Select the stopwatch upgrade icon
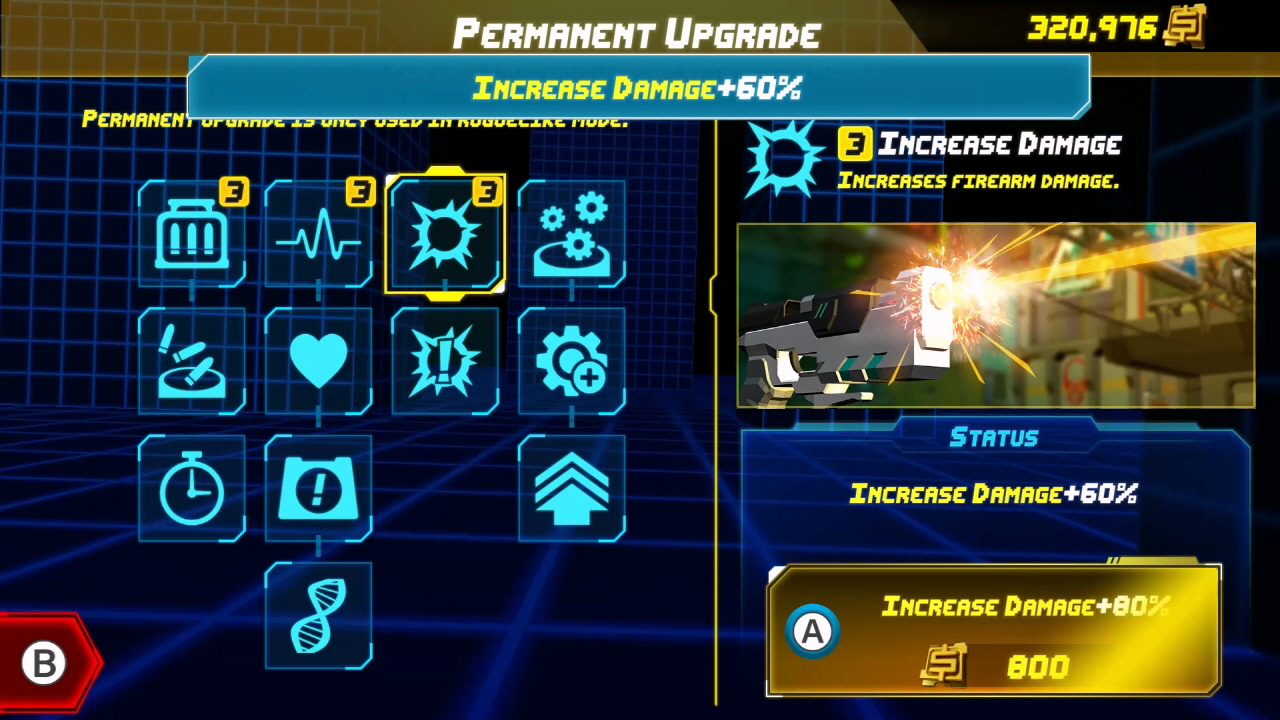This screenshot has height=720, width=1280. point(191,488)
